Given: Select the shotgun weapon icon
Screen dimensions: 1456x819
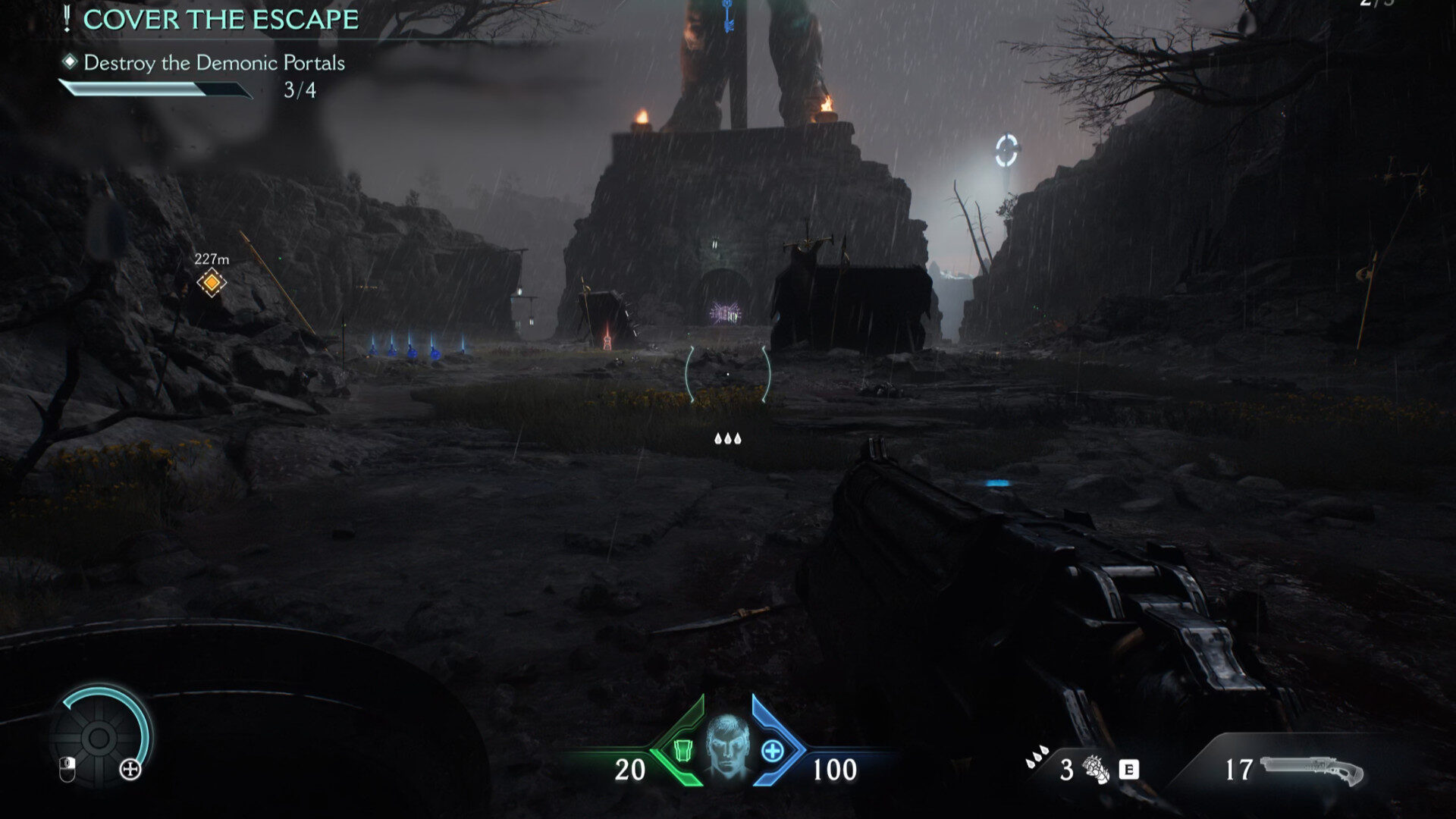Looking at the screenshot, I should click(1311, 770).
